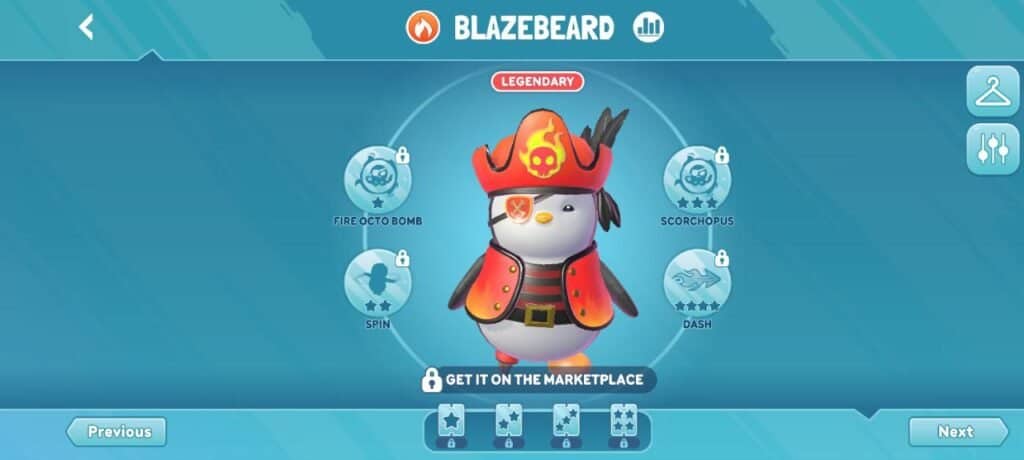Select the Spin ability icon
1024x460 pixels.
pos(377,281)
